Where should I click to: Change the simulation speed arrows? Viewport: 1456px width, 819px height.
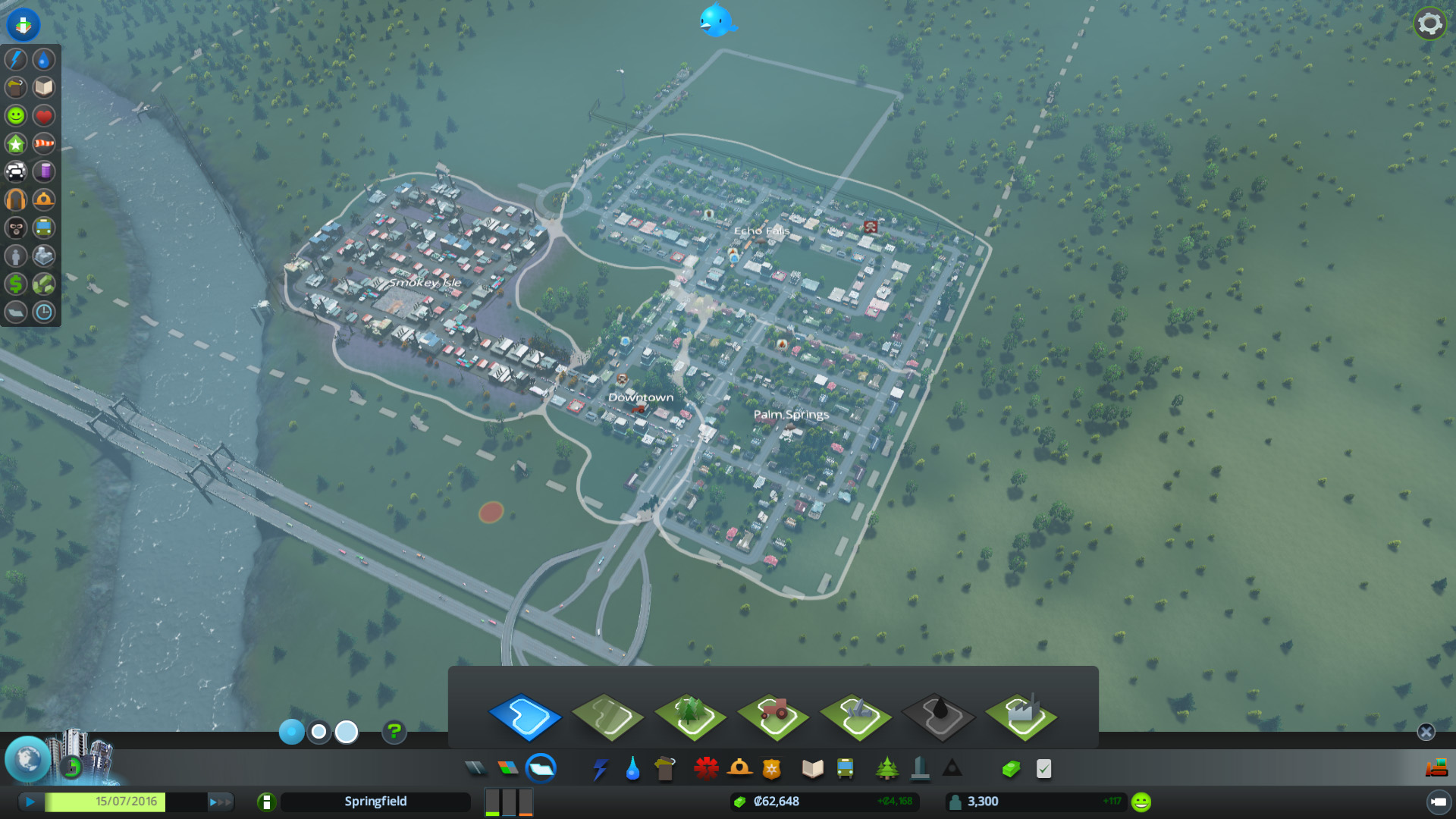[220, 802]
